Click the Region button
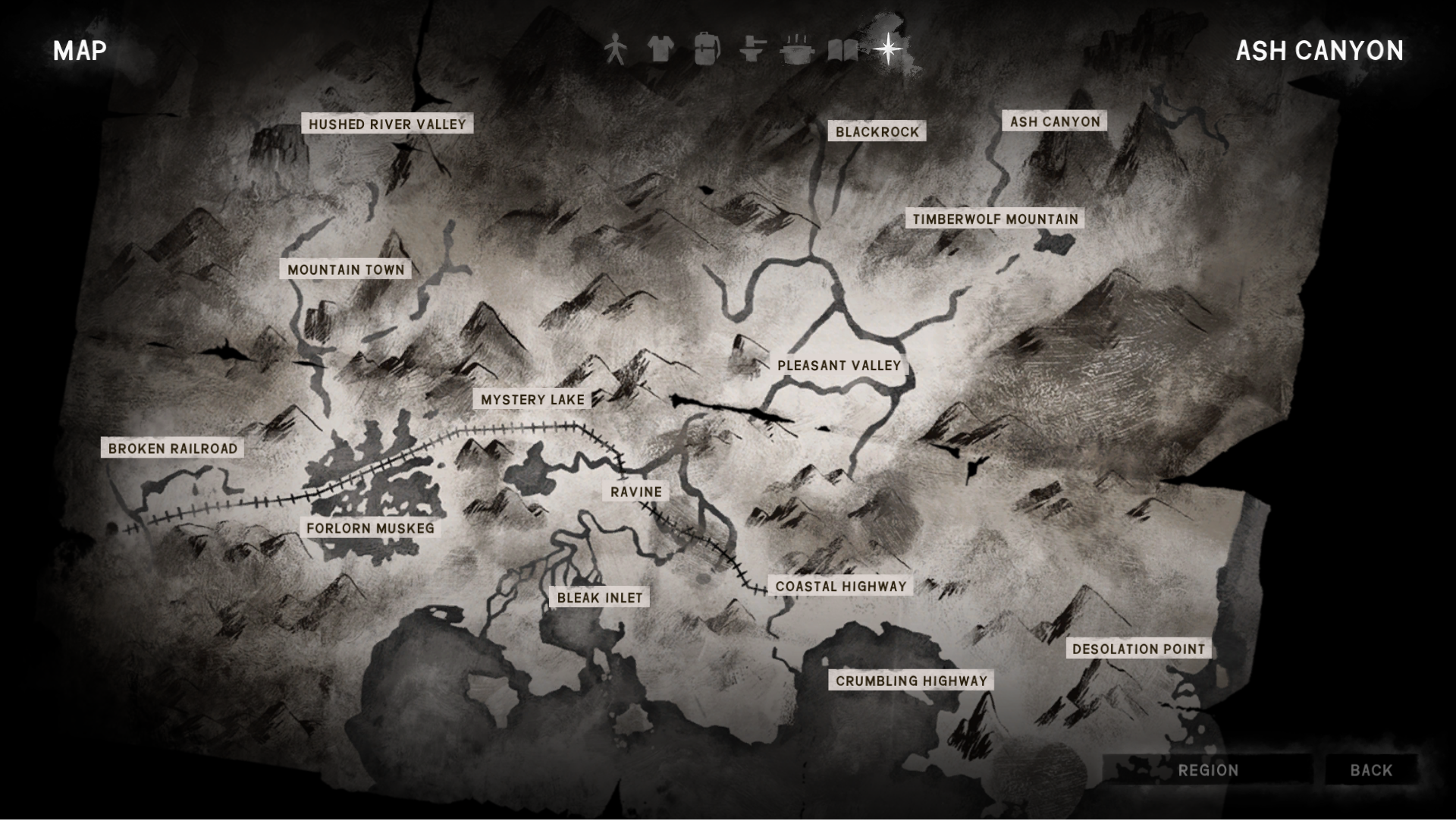This screenshot has height=821, width=1456. [x=1208, y=770]
